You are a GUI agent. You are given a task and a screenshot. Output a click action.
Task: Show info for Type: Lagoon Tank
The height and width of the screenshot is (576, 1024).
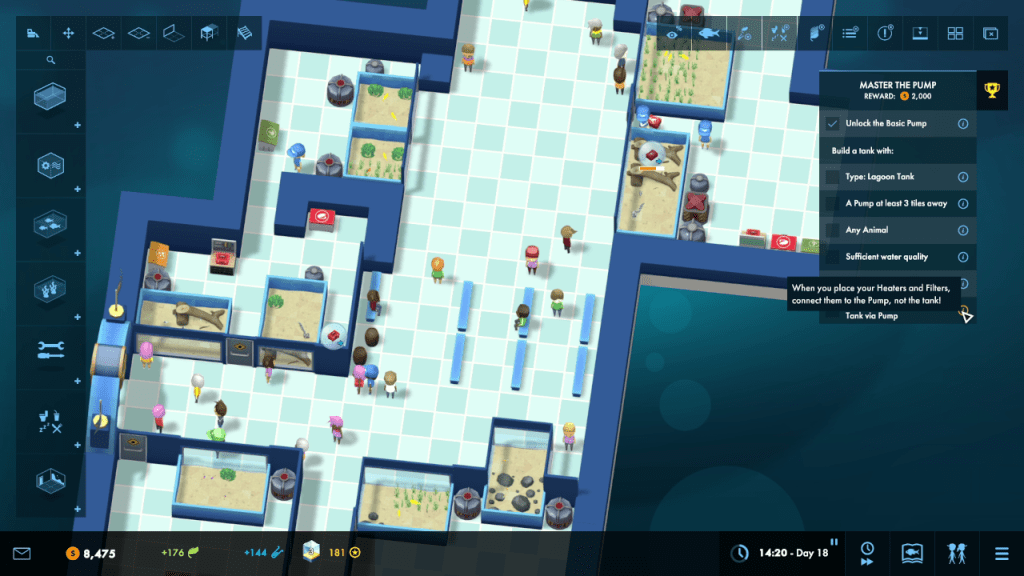pos(963,177)
